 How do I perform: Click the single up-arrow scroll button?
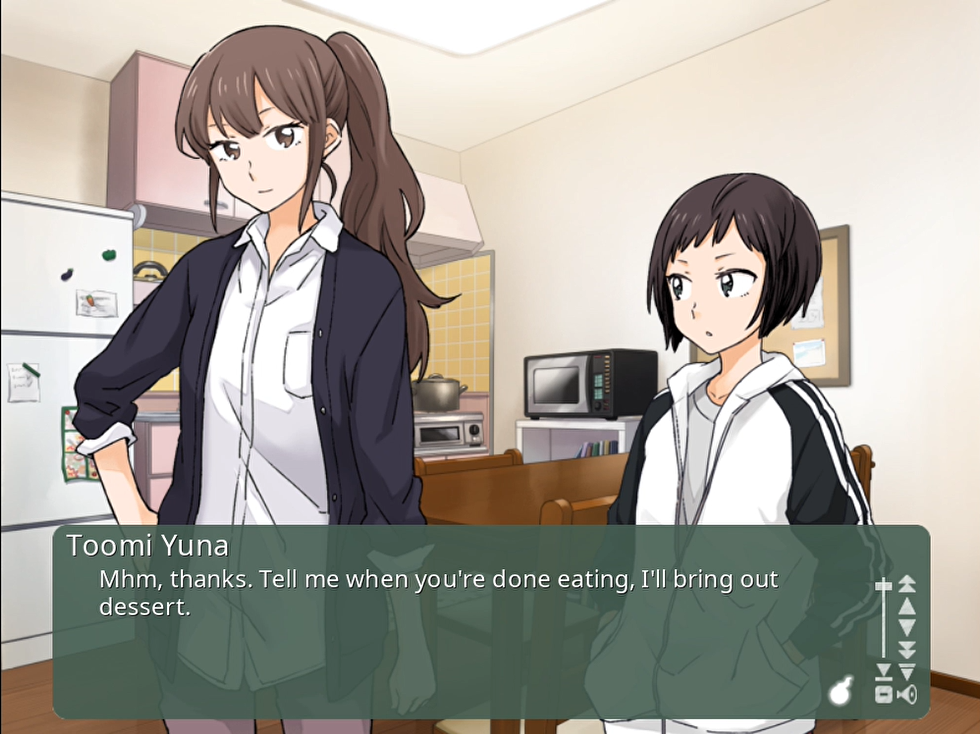[x=907, y=606]
